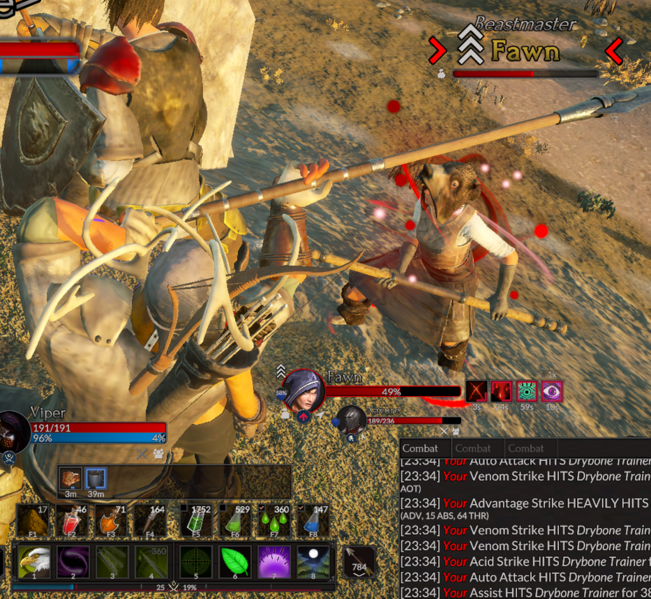
Task: Inspect the purple eye debuff icon
Action: click(x=552, y=391)
